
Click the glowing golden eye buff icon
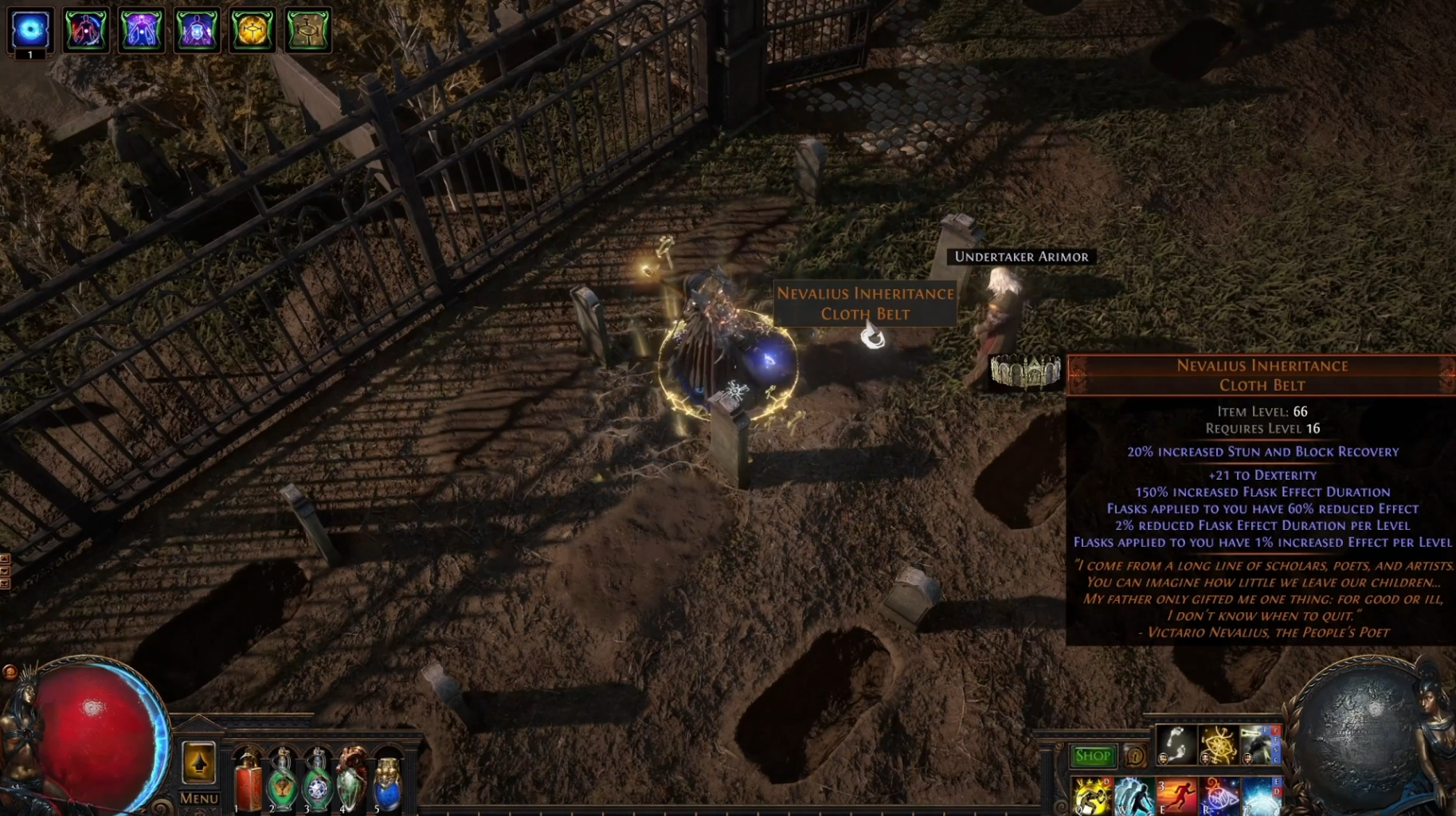point(252,29)
